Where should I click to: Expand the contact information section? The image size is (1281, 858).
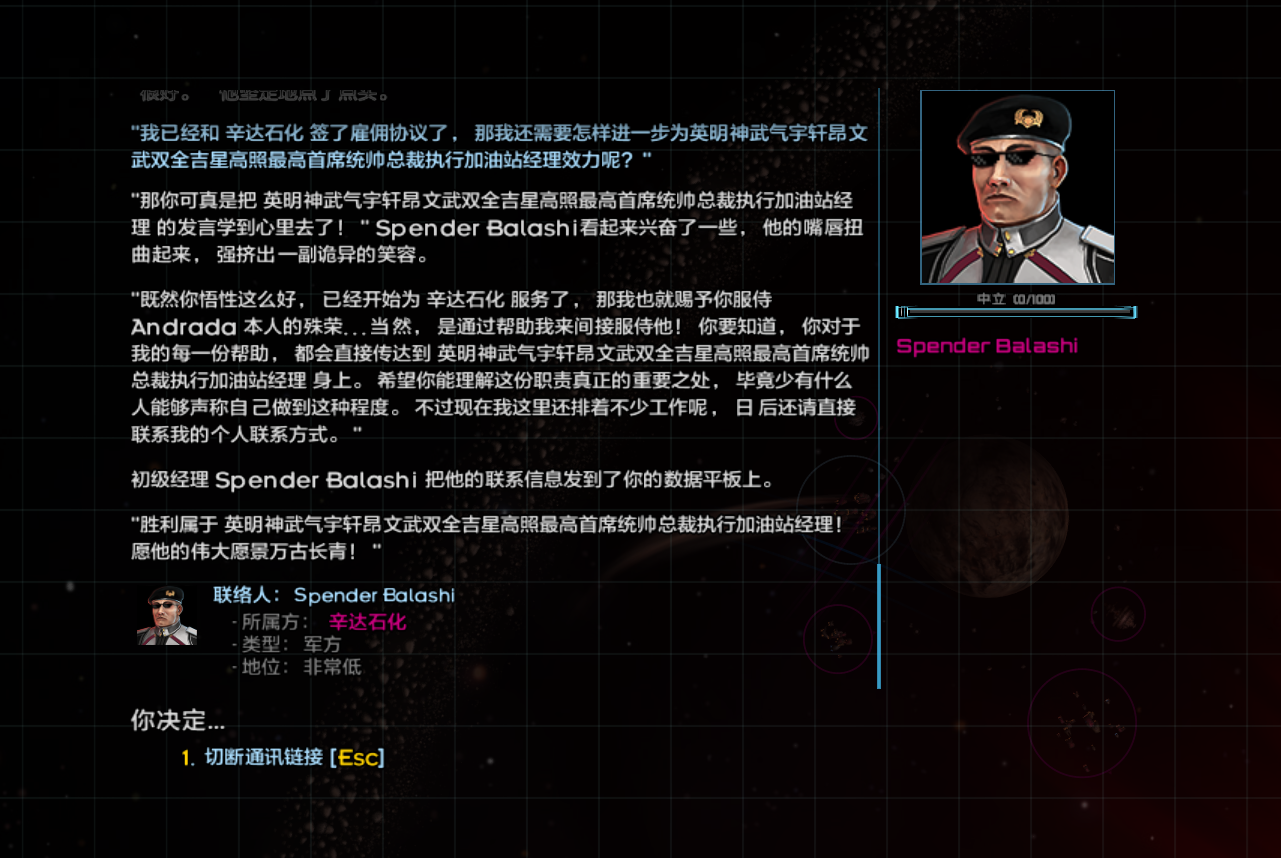coord(300,630)
